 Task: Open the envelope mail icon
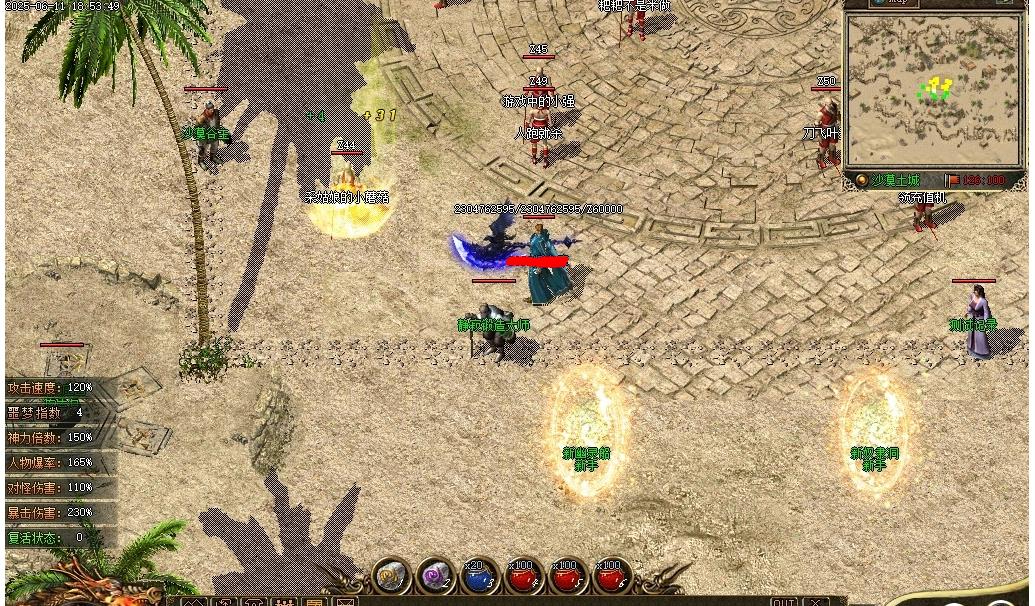pos(345,602)
